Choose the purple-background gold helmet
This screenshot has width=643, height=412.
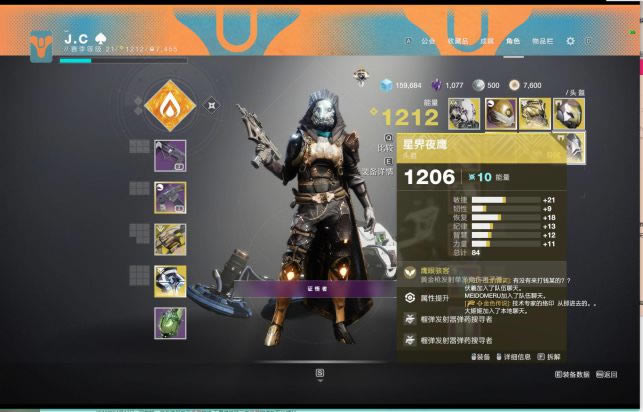[499, 113]
